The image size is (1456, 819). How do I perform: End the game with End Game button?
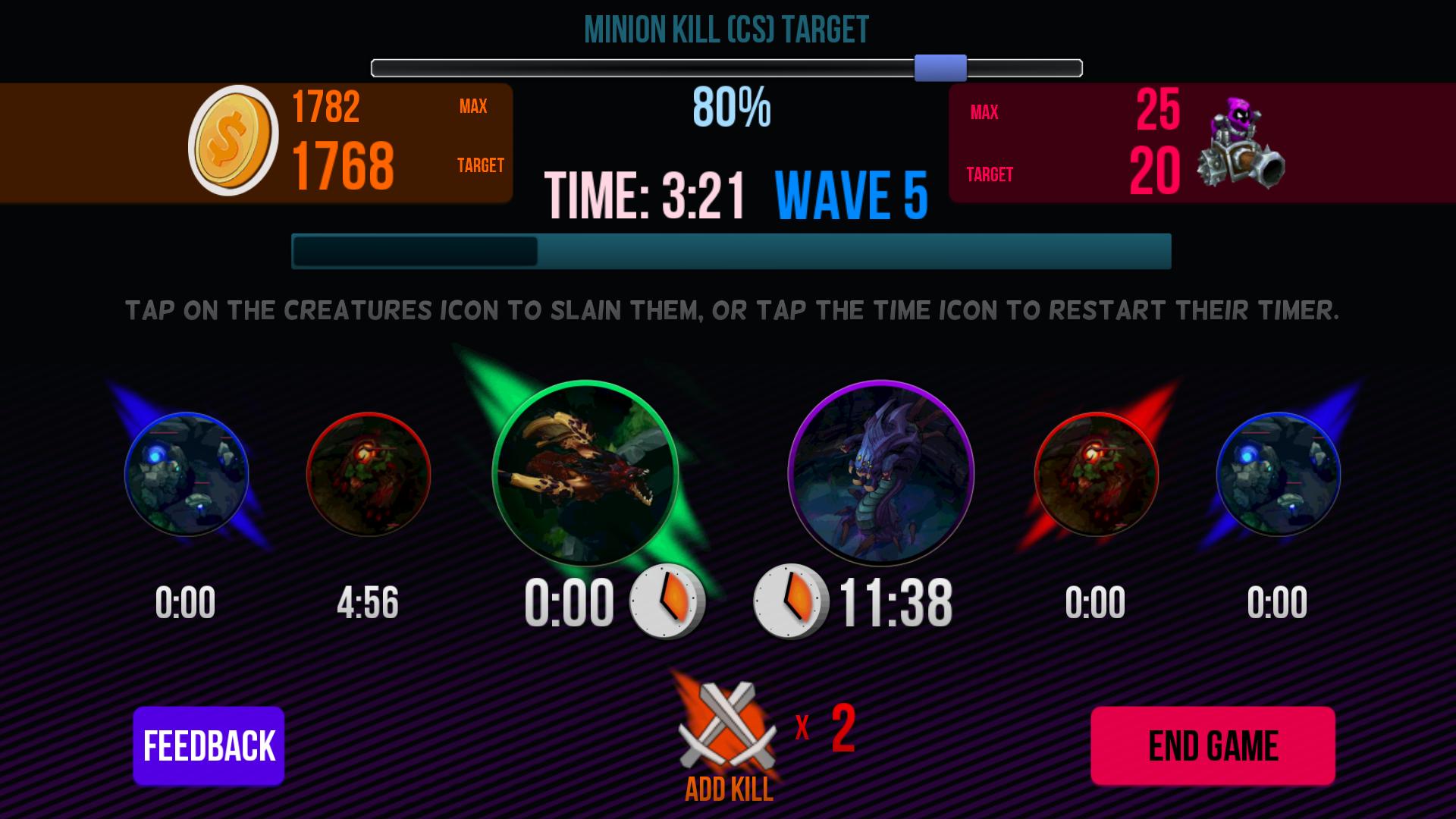pos(1213,745)
